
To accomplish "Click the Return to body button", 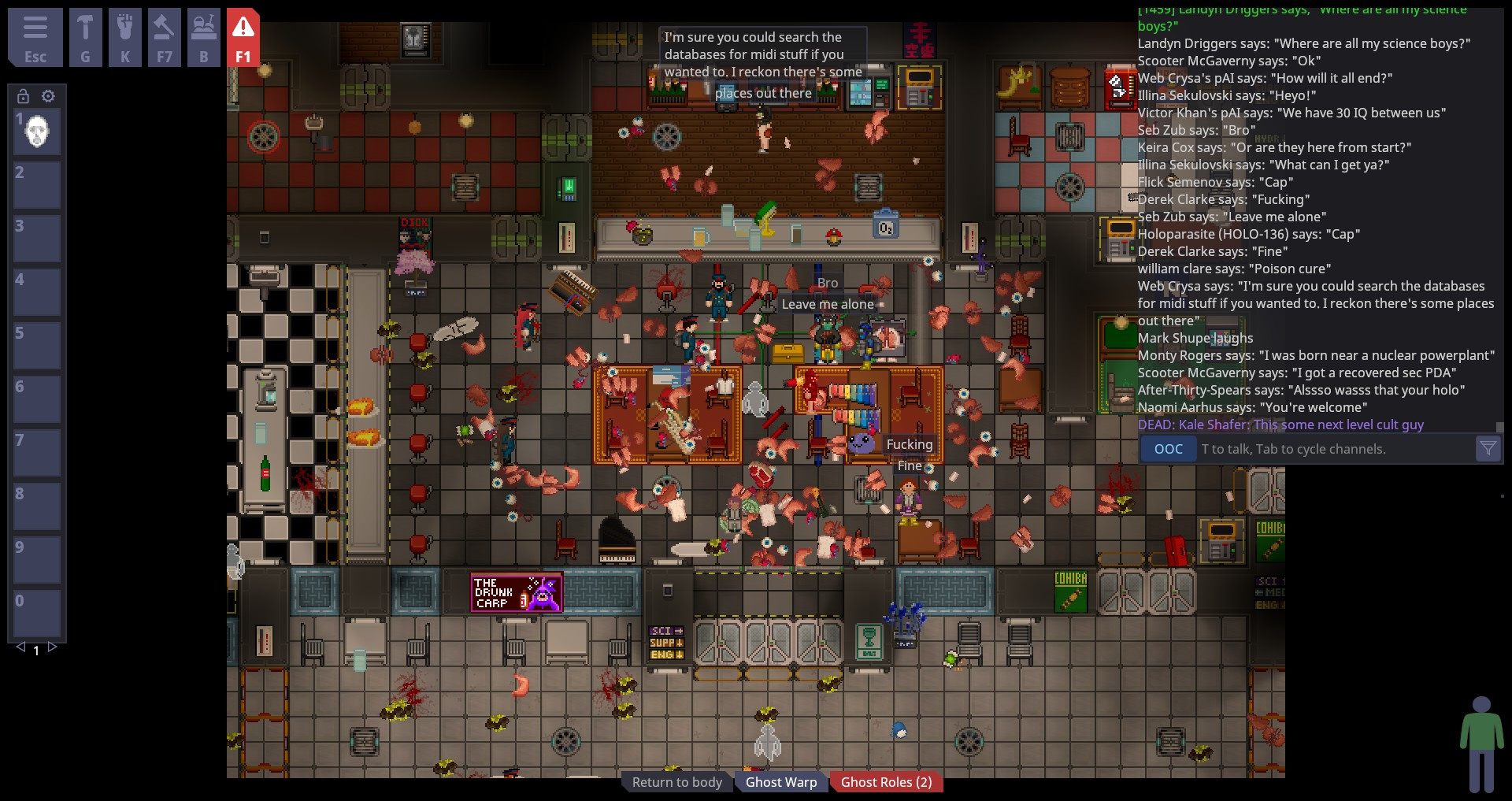I will (676, 781).
